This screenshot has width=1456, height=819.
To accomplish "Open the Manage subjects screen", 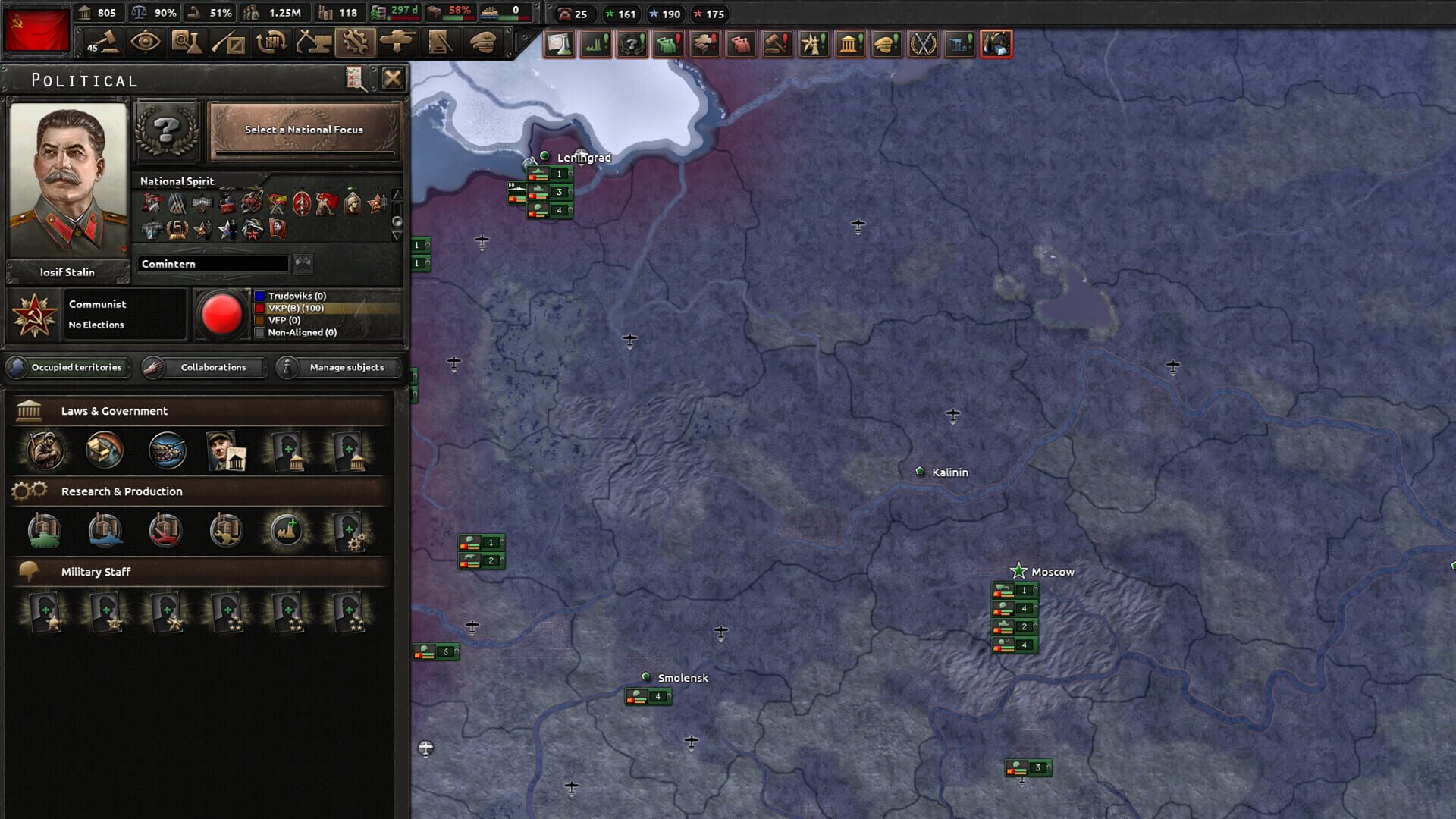I will pos(336,368).
